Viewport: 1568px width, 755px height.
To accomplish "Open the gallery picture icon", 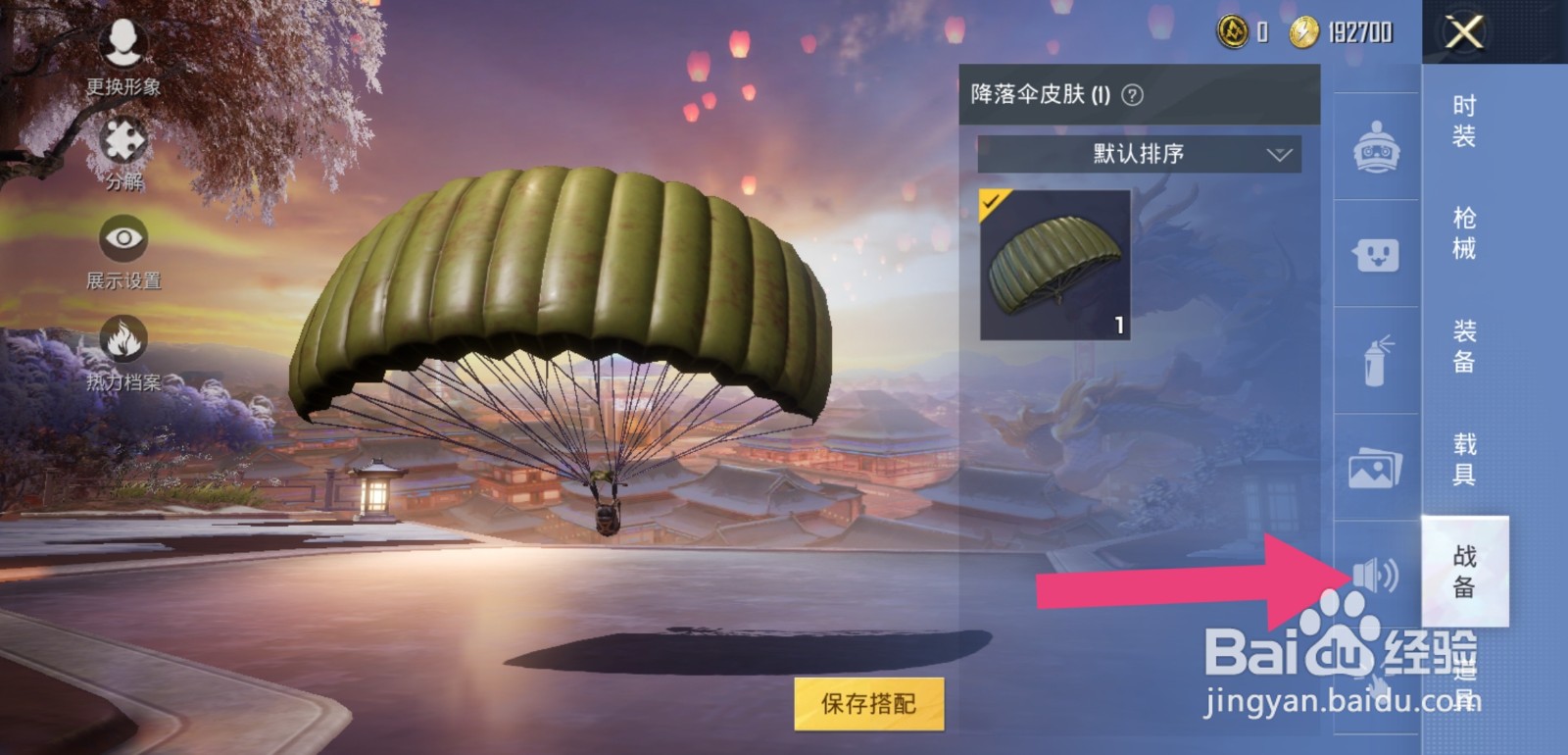I will click(x=1374, y=468).
